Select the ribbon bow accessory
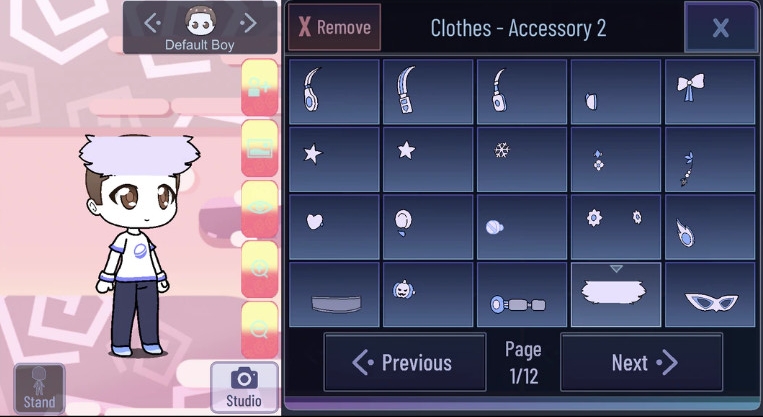 click(x=709, y=91)
